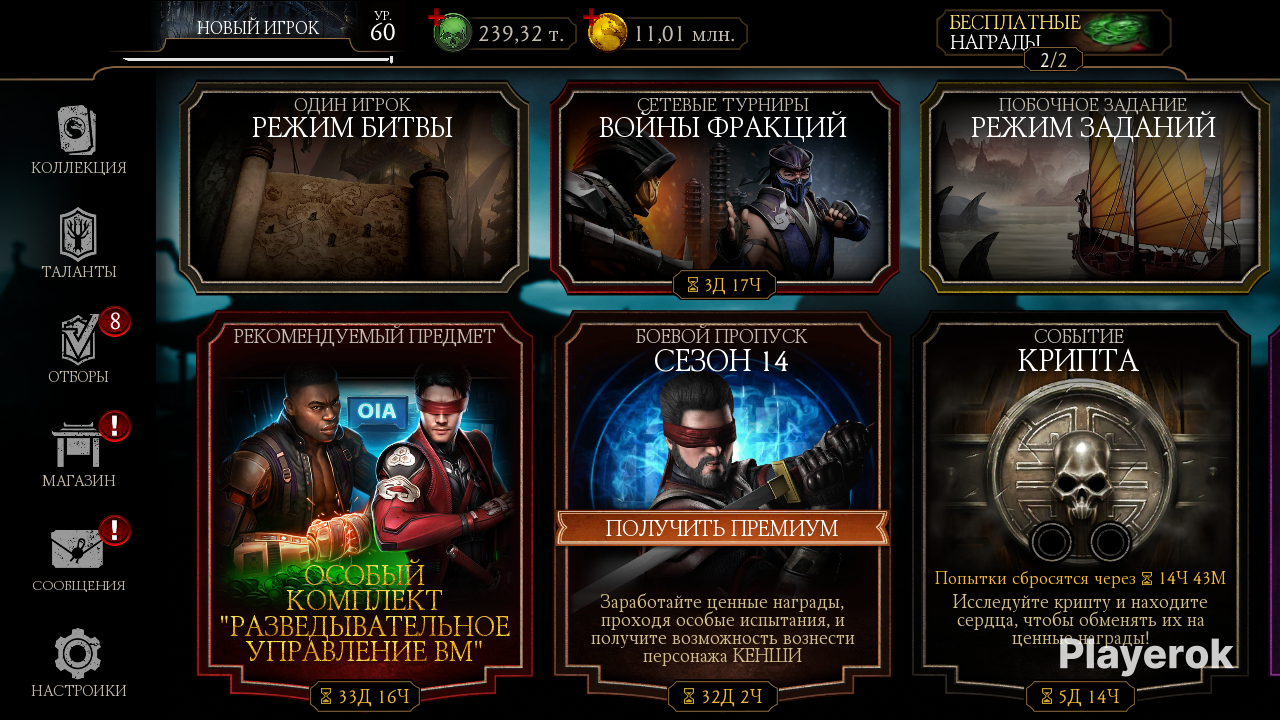Check the Сообщения inbox
Image resolution: width=1280 pixels, height=720 pixels.
(78, 556)
